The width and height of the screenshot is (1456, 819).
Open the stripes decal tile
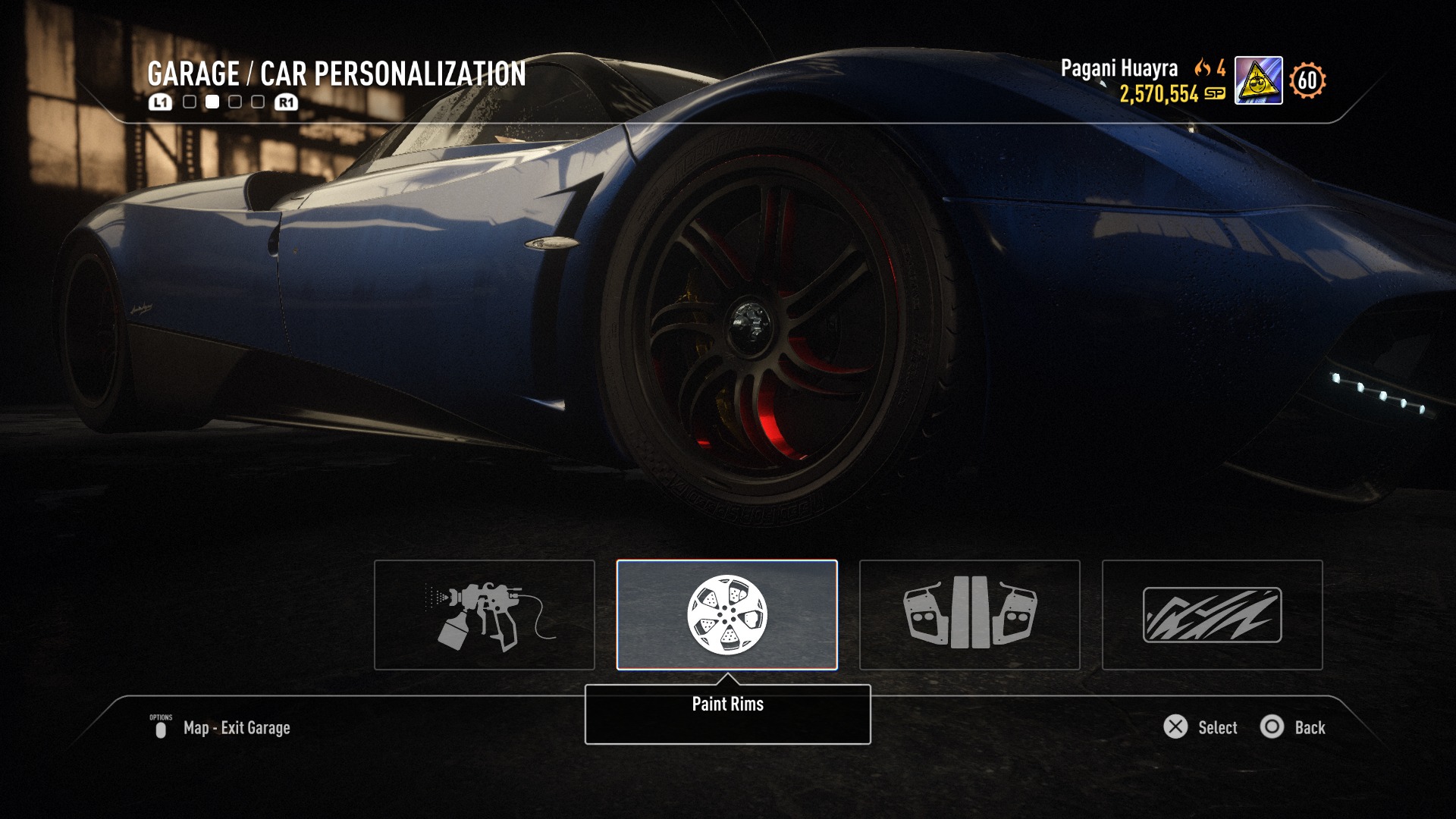pyautogui.click(x=1212, y=615)
